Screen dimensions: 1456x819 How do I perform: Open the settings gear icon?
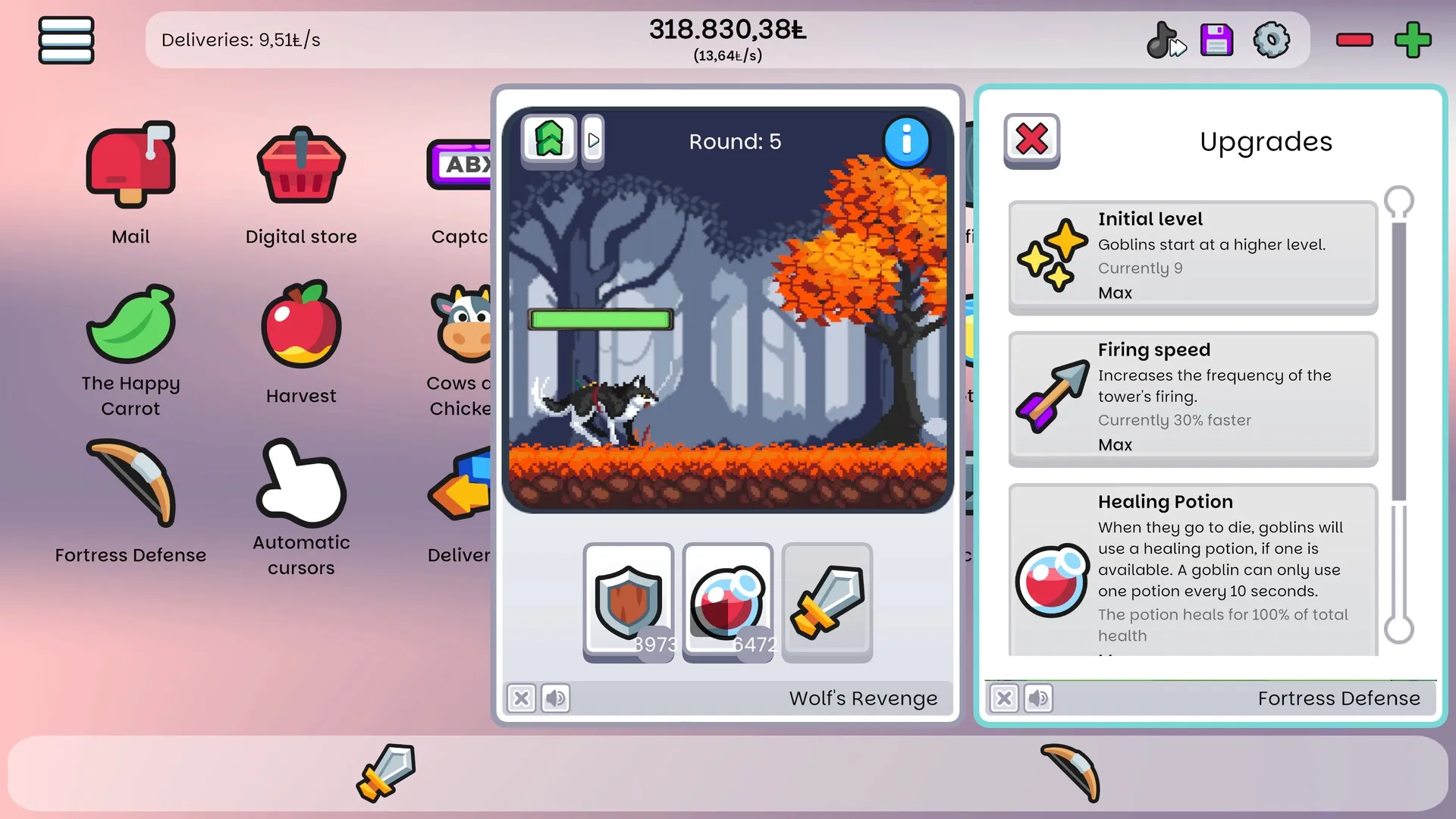pos(1271,39)
